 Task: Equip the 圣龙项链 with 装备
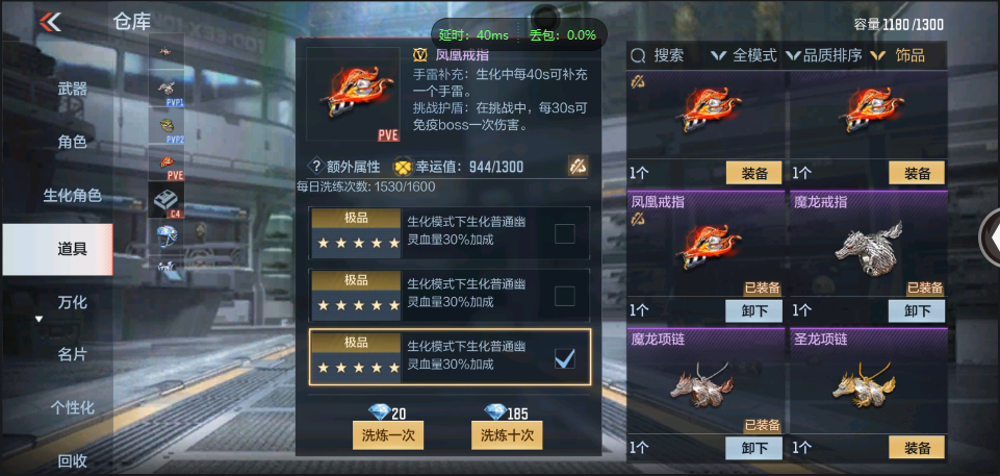(917, 448)
